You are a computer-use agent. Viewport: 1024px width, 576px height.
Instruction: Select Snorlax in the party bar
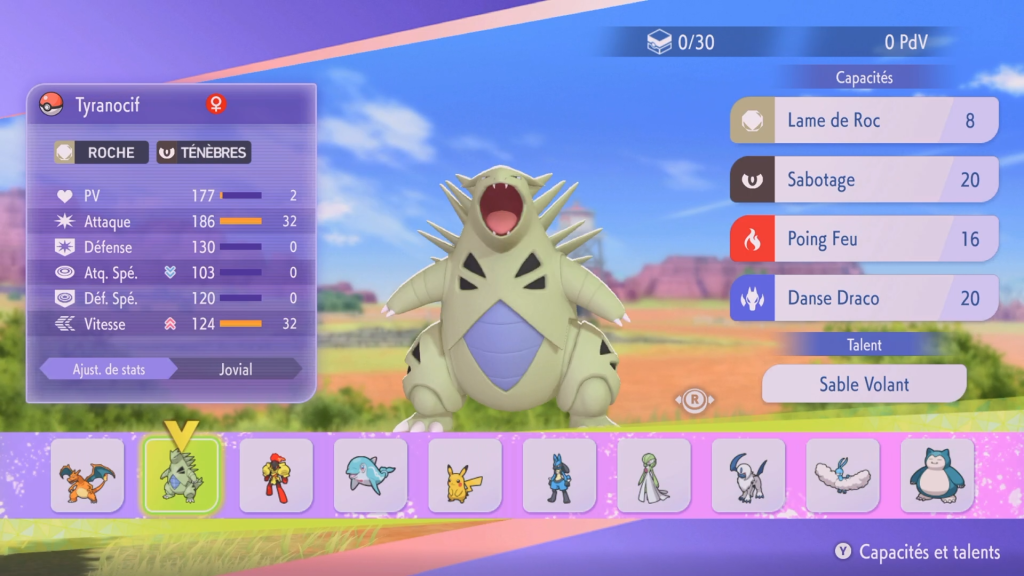pos(937,475)
